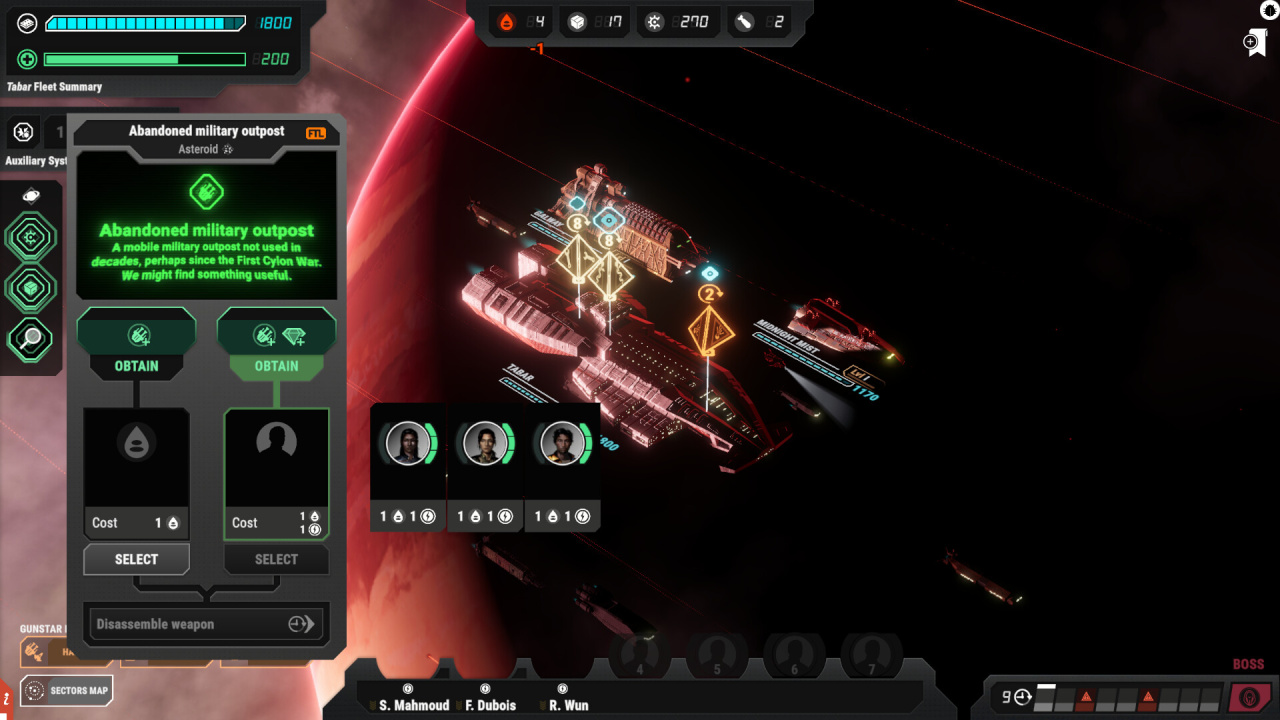Open the Auxiliary Systems icon
Image resolution: width=1280 pixels, height=720 pixels.
(23, 132)
